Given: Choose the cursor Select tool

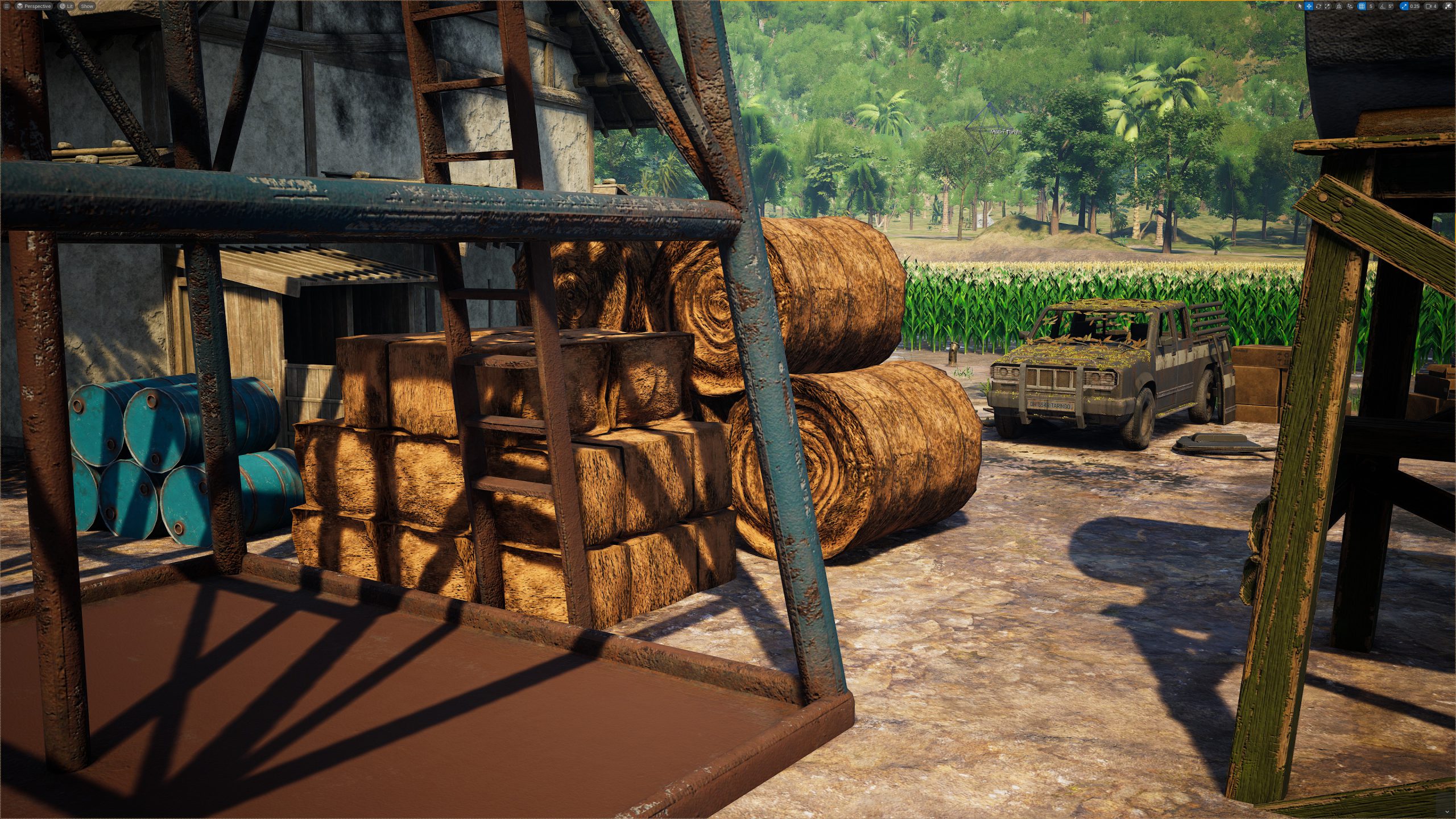Looking at the screenshot, I should point(1300,6).
